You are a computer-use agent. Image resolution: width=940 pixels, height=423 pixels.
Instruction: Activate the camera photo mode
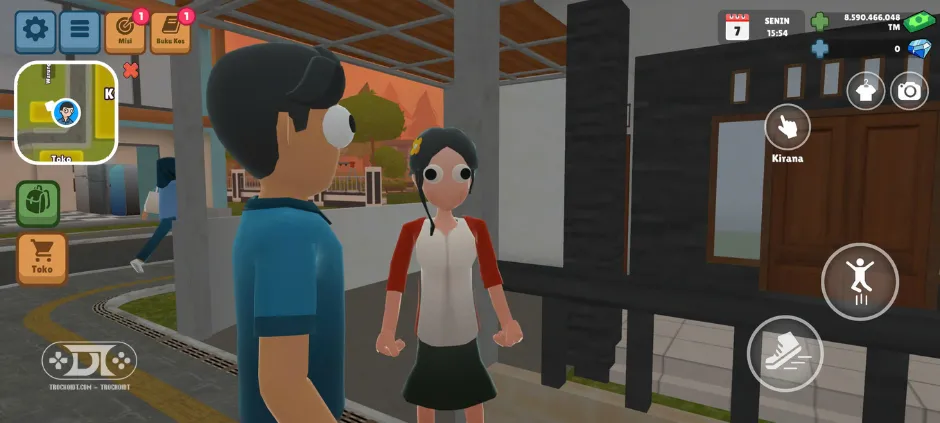click(909, 91)
